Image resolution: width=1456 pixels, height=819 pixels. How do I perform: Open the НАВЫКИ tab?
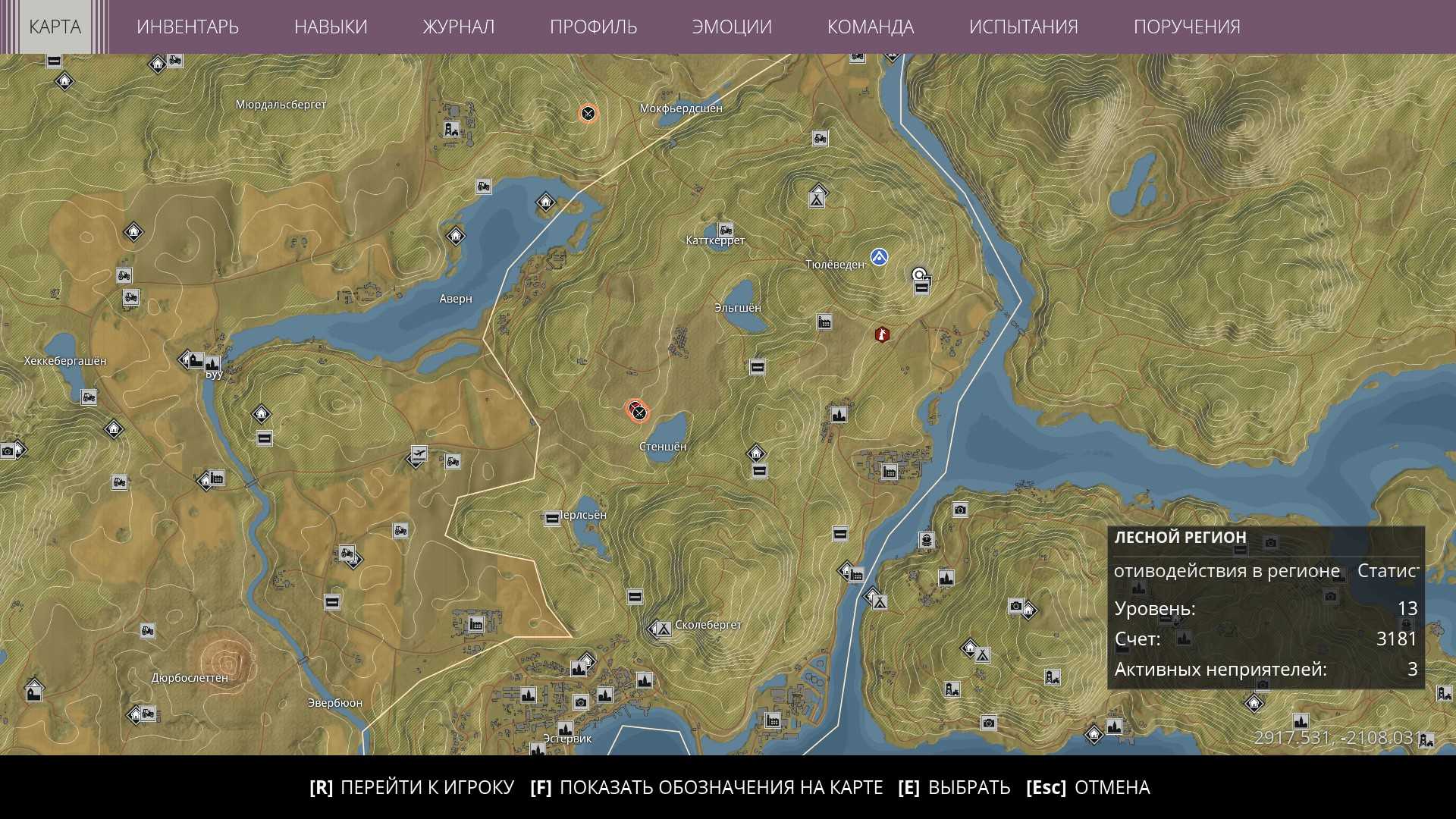tap(331, 27)
